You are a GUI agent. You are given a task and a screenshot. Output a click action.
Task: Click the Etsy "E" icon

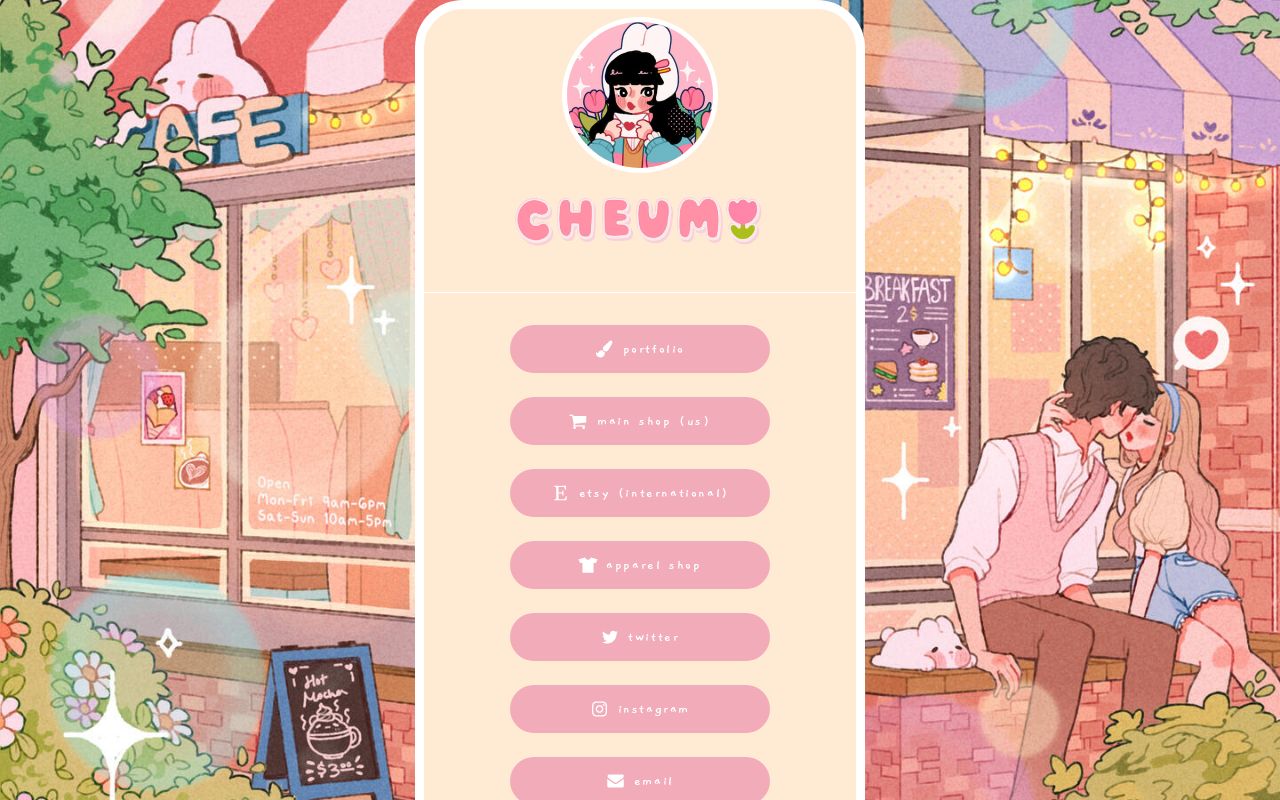pos(560,493)
